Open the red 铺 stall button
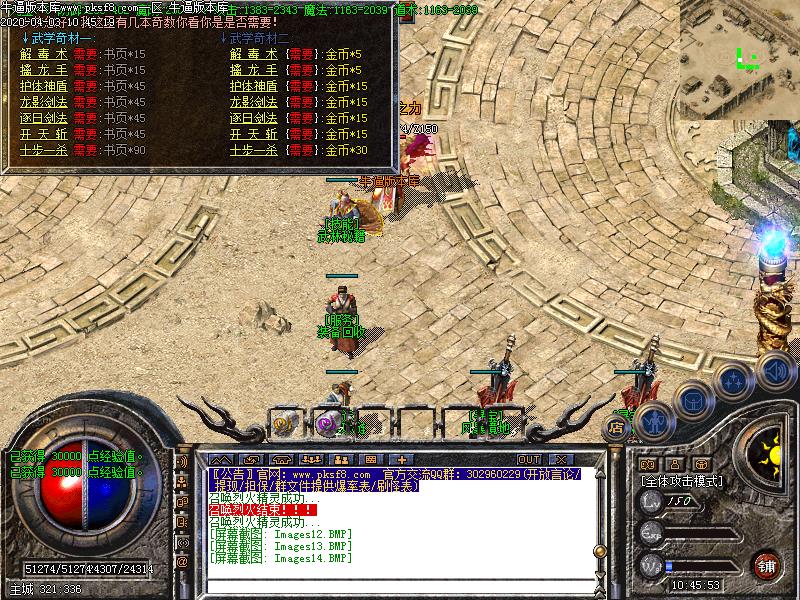The width and height of the screenshot is (800, 600). point(767,566)
